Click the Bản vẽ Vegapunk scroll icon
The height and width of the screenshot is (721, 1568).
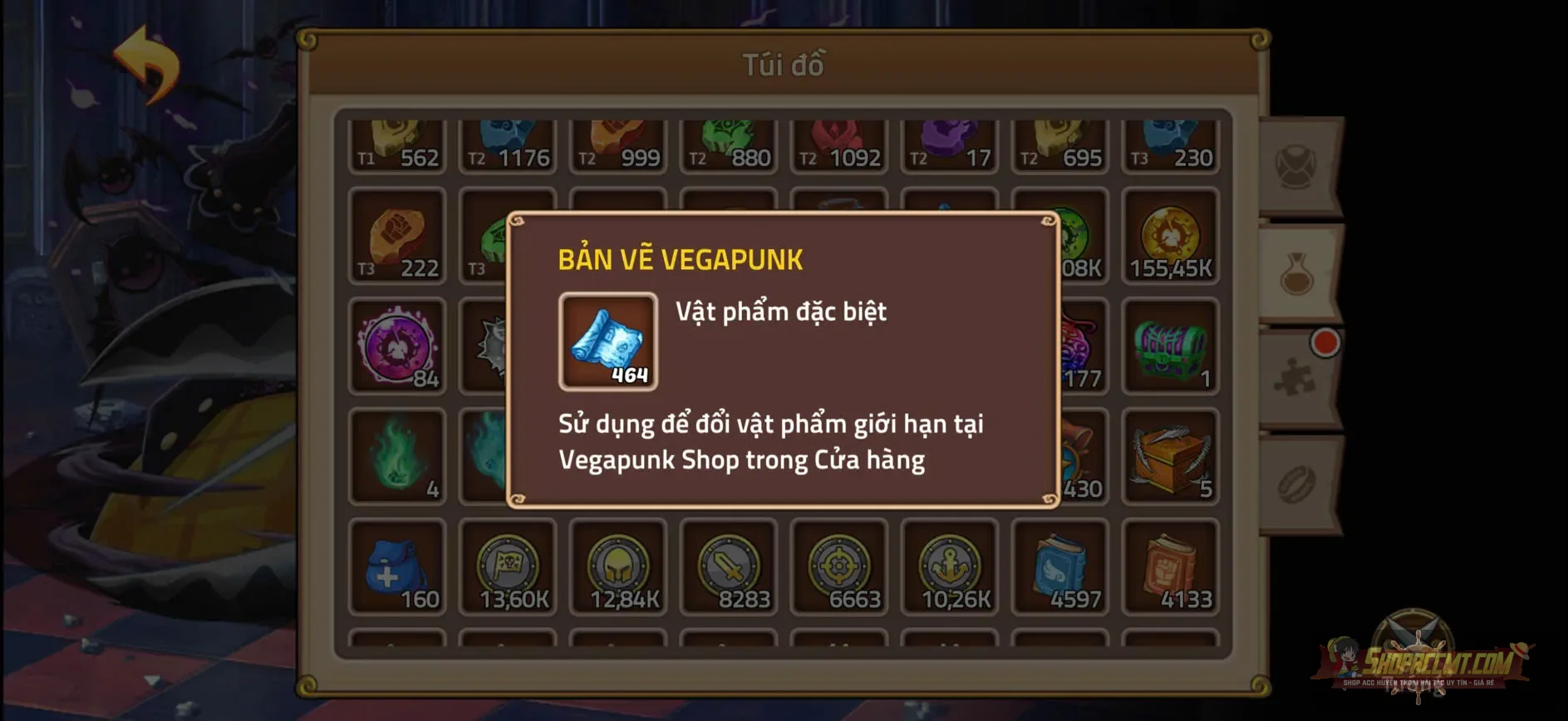click(607, 342)
